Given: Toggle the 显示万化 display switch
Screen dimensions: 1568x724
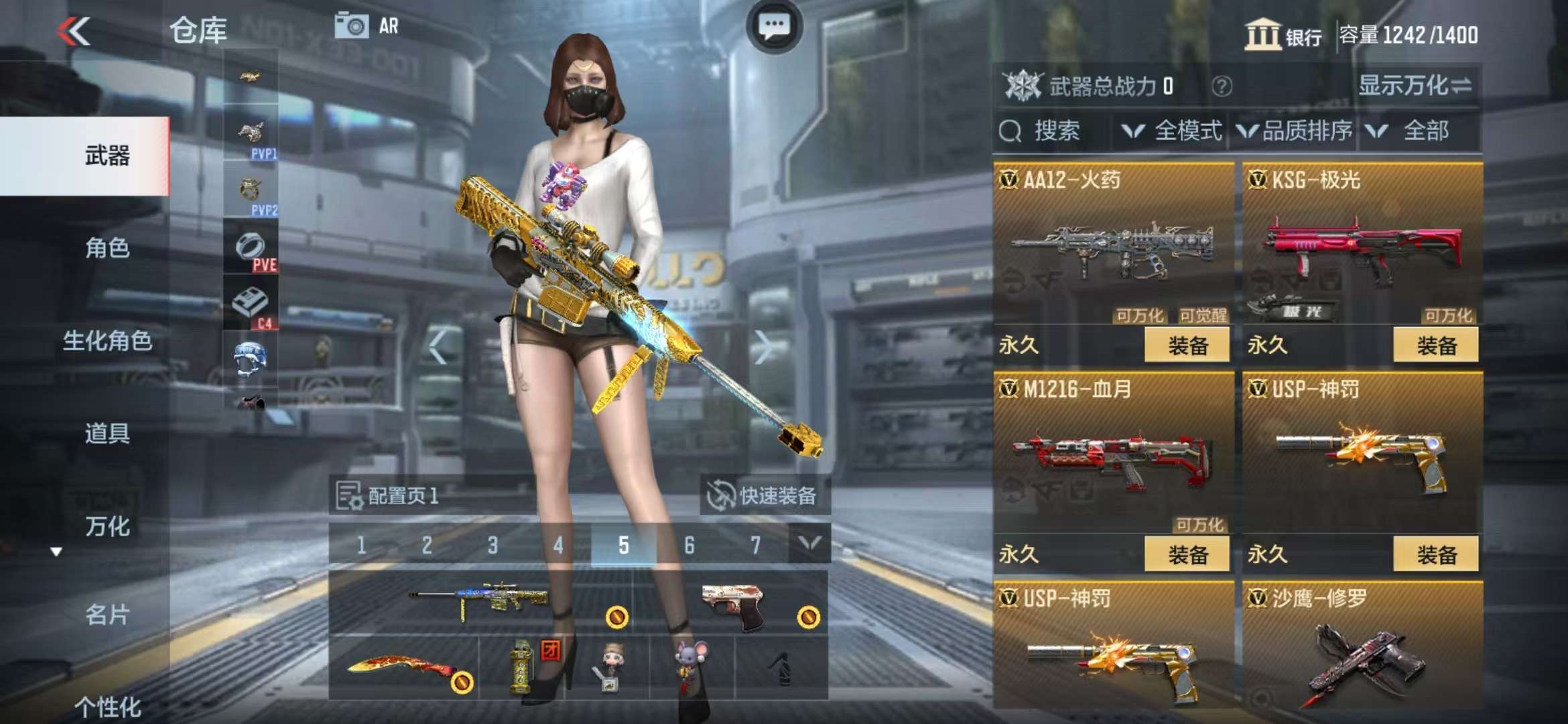Looking at the screenshot, I should 1415,86.
